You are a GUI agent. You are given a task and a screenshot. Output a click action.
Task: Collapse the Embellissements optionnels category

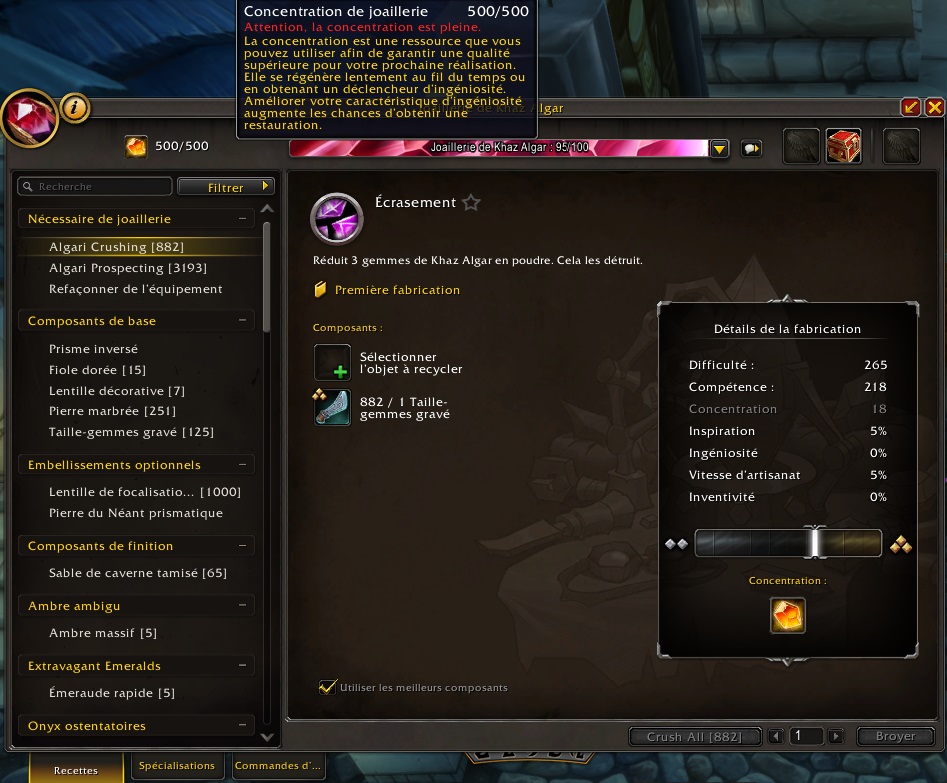pyautogui.click(x=242, y=465)
